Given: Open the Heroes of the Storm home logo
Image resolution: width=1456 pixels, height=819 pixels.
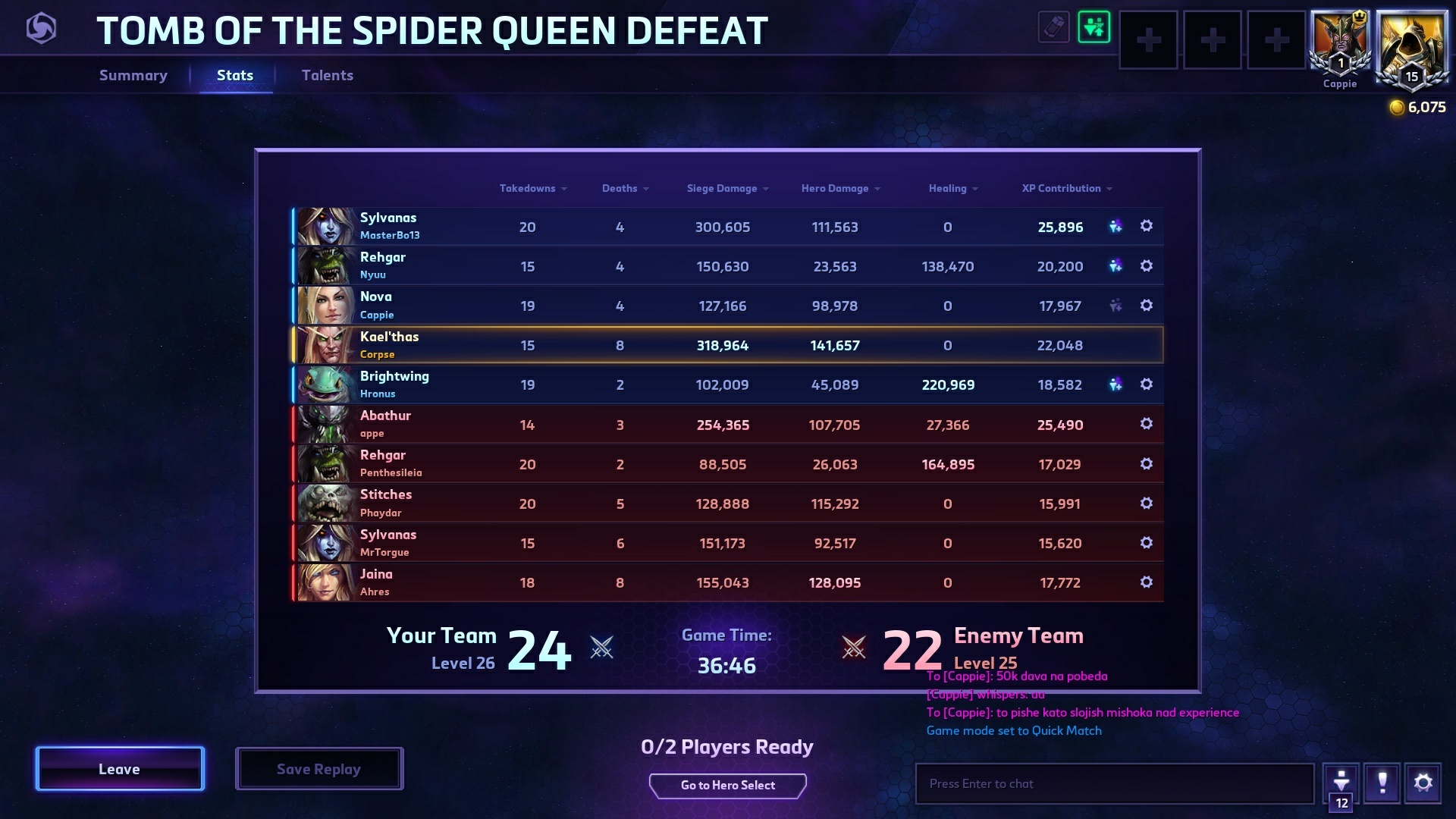Looking at the screenshot, I should pyautogui.click(x=41, y=29).
